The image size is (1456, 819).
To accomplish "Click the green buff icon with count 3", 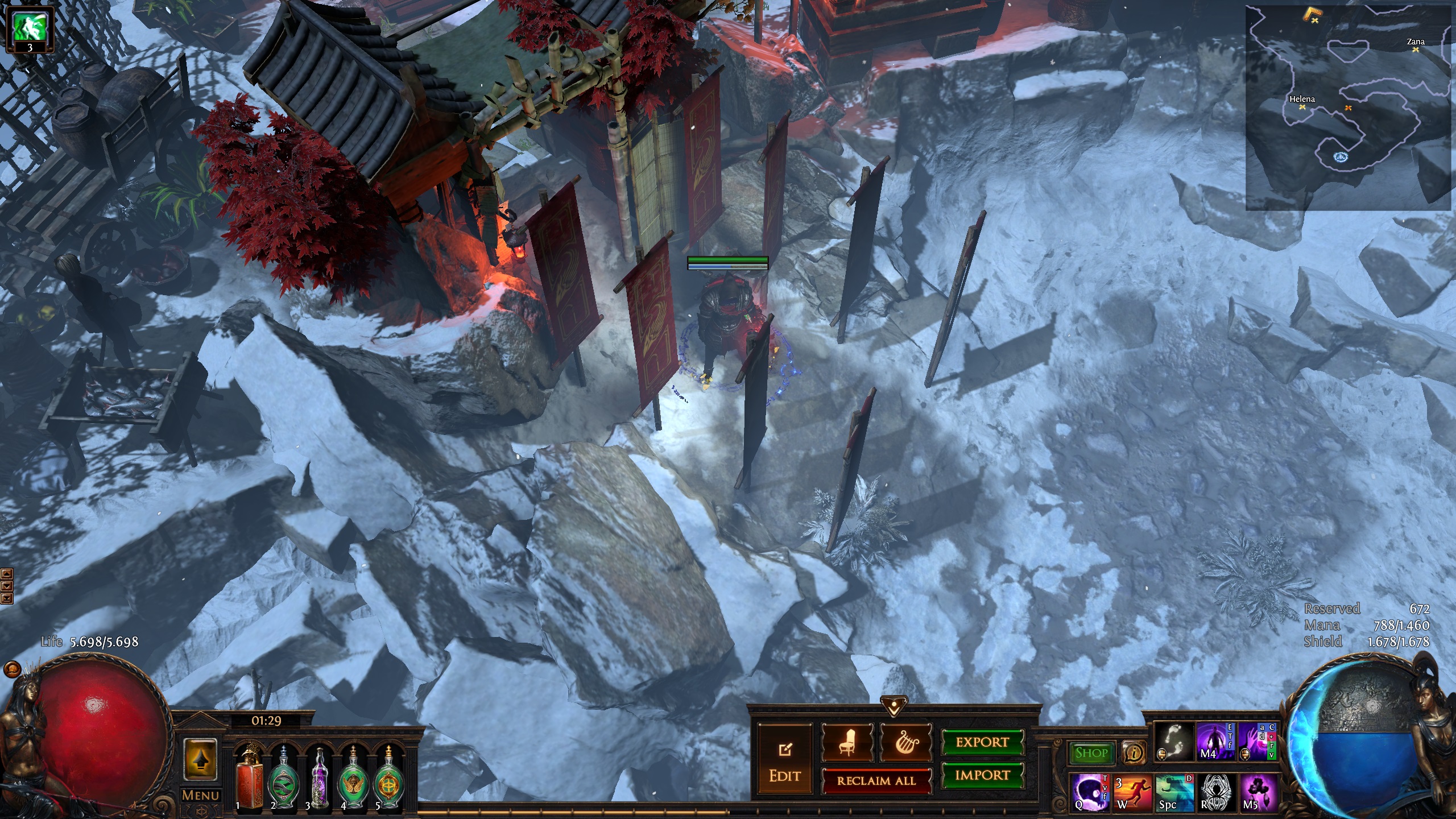I will pyautogui.click(x=30, y=30).
